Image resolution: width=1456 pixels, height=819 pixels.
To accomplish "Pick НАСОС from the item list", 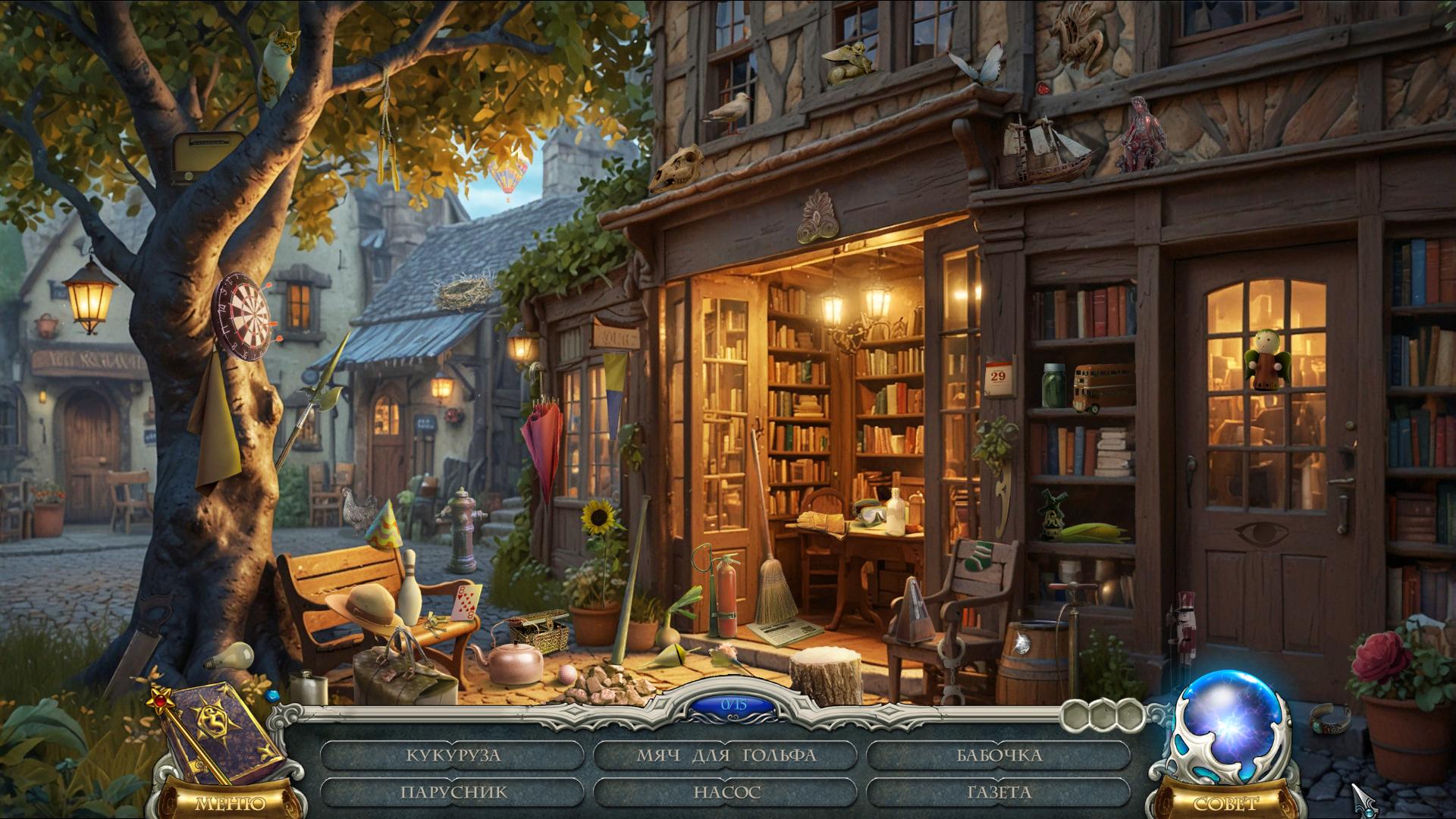I will 726,792.
